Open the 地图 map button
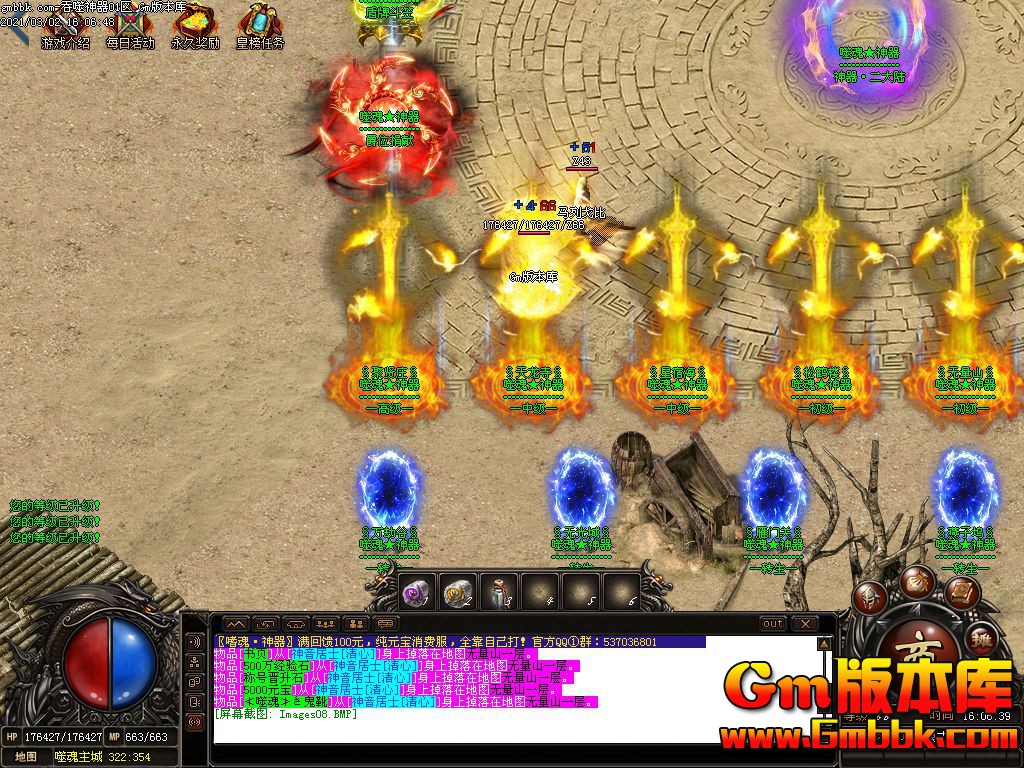 [x=26, y=757]
